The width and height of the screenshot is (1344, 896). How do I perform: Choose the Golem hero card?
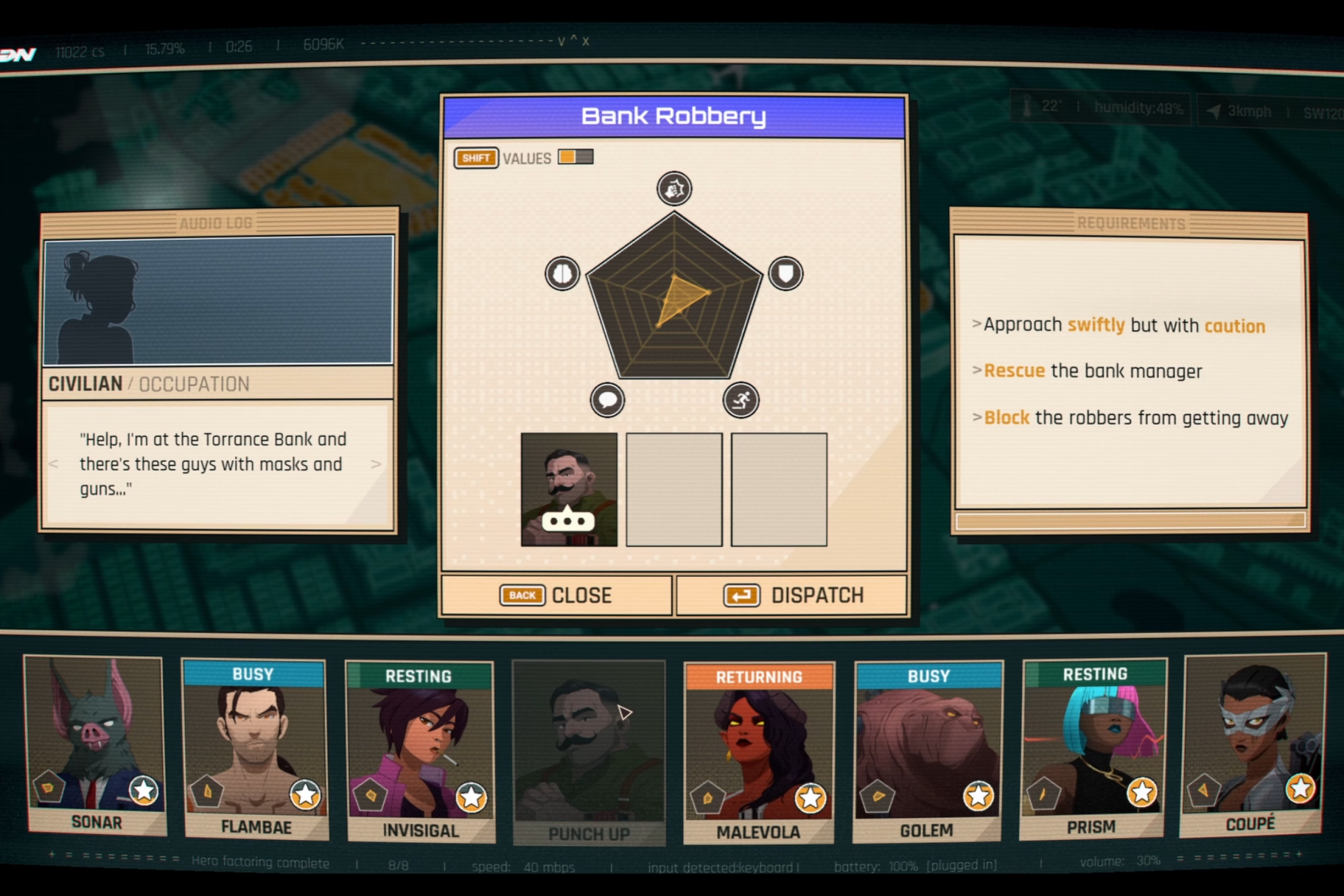926,751
